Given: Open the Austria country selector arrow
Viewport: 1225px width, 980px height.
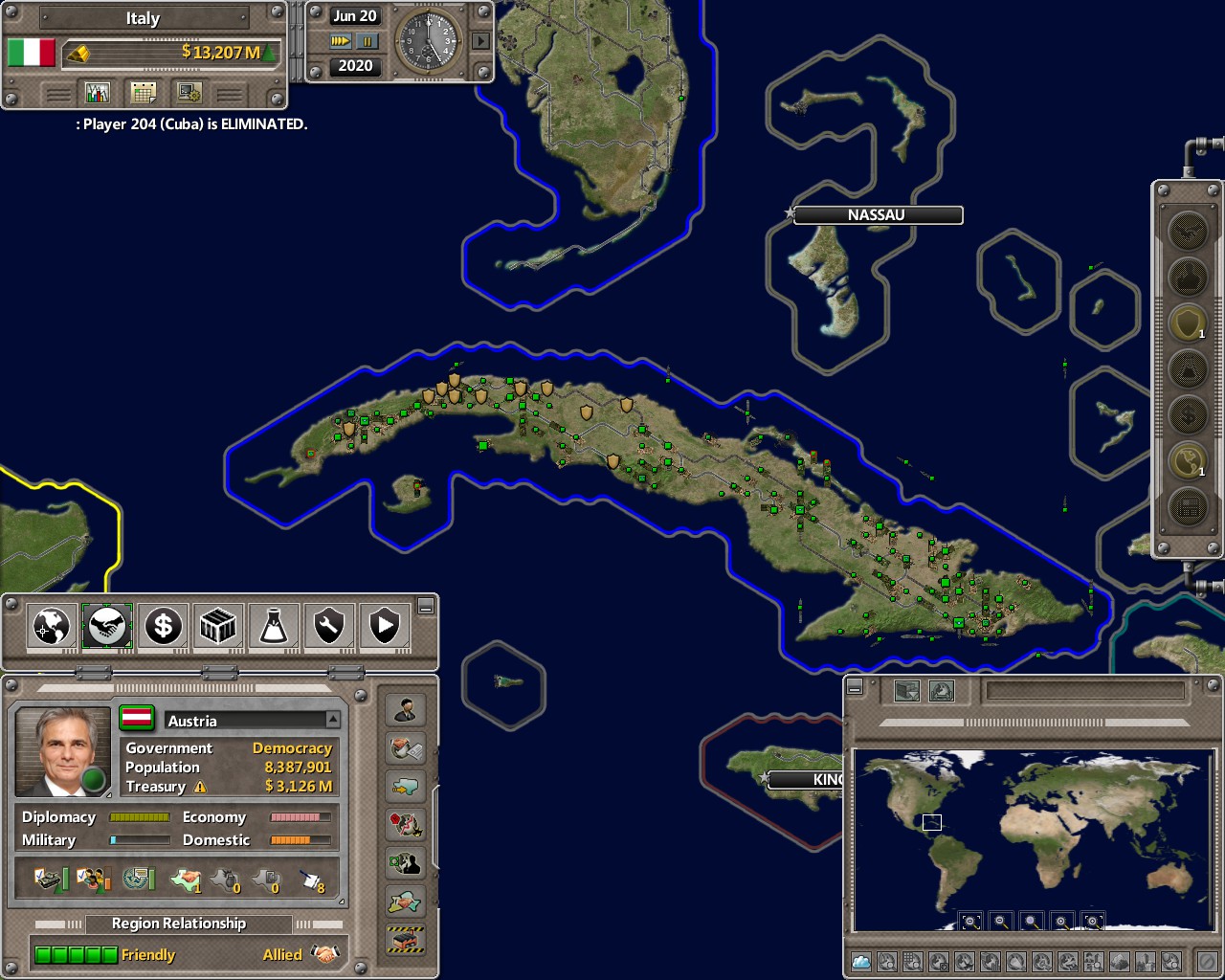Looking at the screenshot, I should tap(332, 720).
